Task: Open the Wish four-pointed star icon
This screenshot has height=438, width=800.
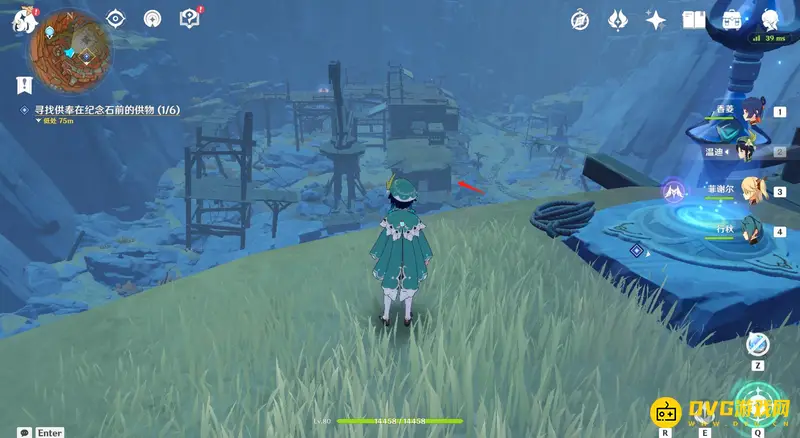Action: (656, 20)
